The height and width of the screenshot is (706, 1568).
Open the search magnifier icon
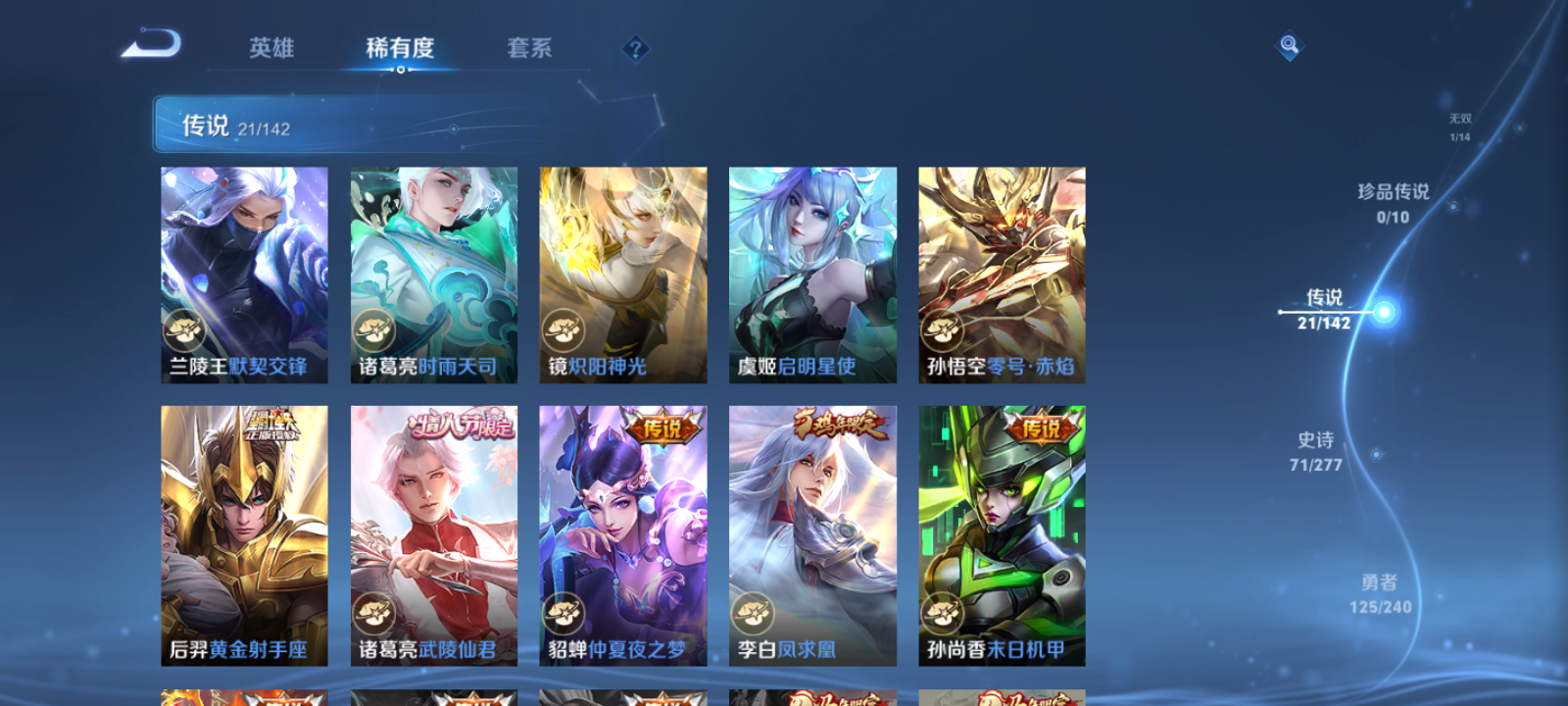1288,43
